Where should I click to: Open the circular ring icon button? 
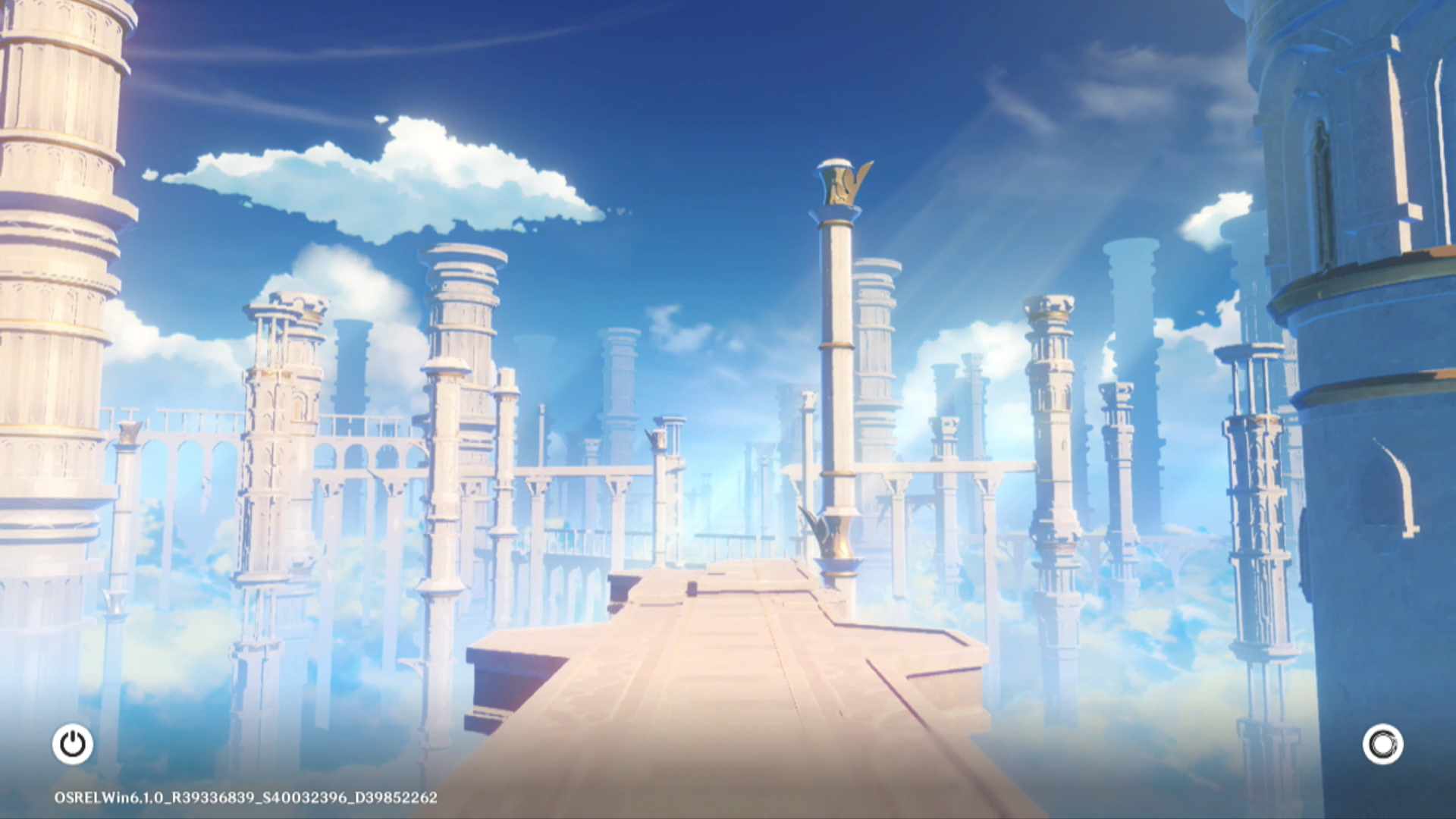pyautogui.click(x=1382, y=744)
